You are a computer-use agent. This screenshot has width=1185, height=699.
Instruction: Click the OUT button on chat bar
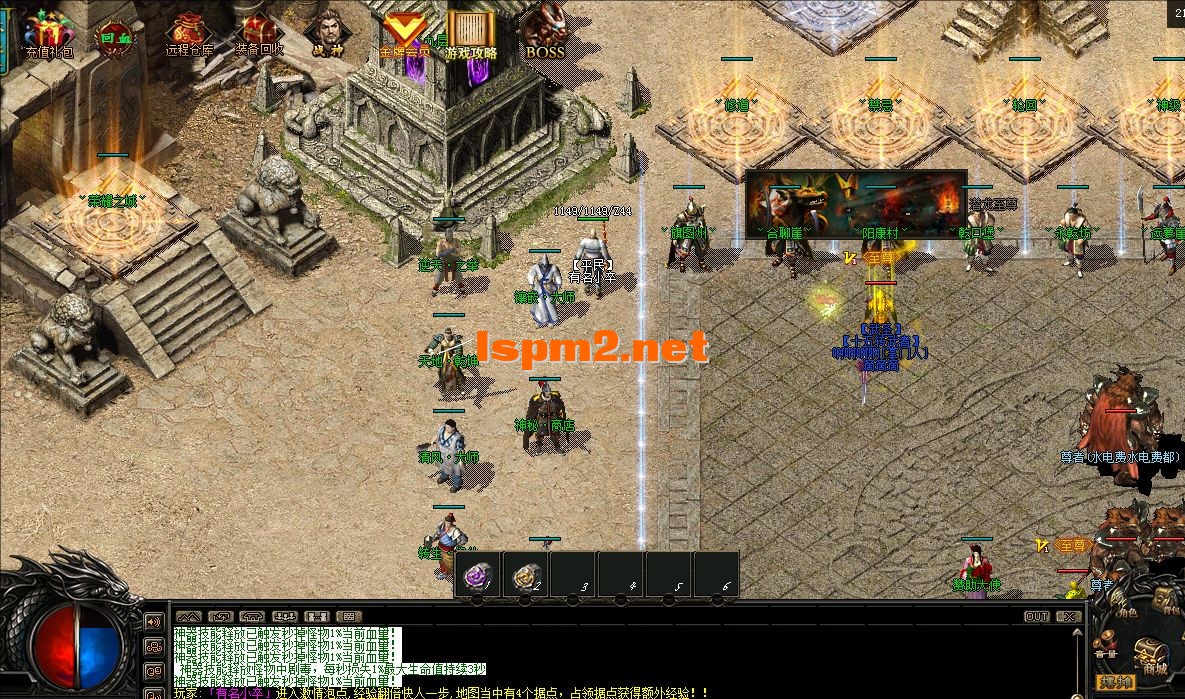(x=1037, y=616)
